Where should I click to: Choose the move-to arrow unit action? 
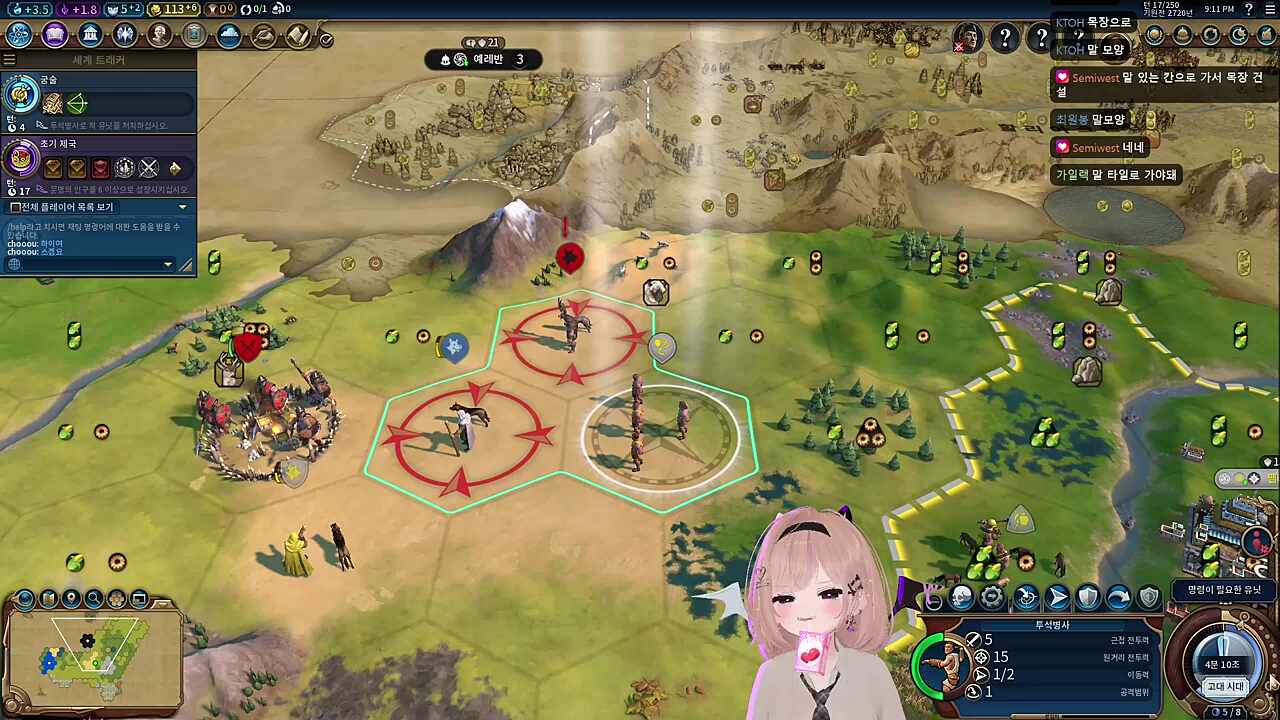pos(1057,598)
